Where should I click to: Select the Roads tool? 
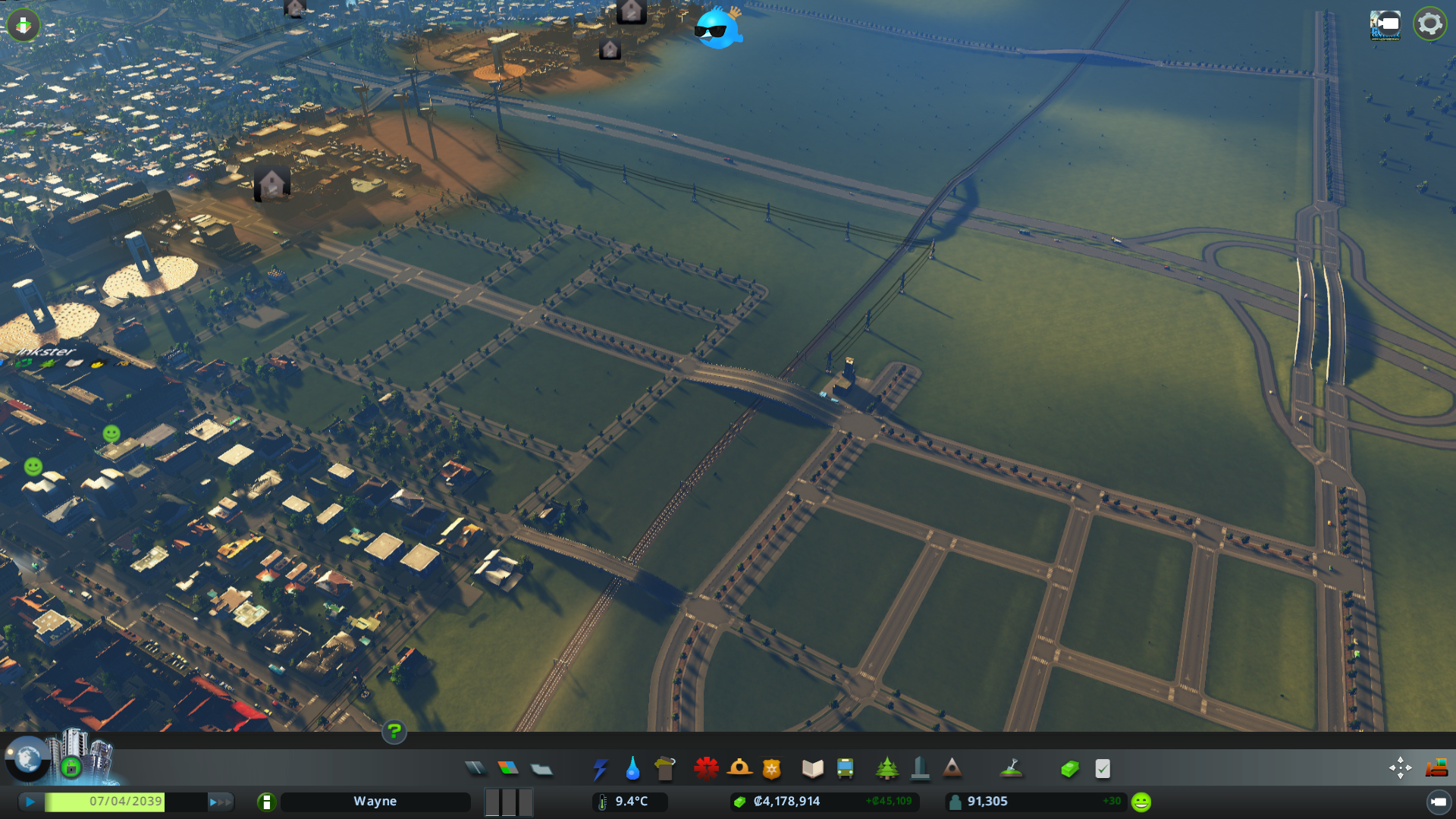pos(475,768)
